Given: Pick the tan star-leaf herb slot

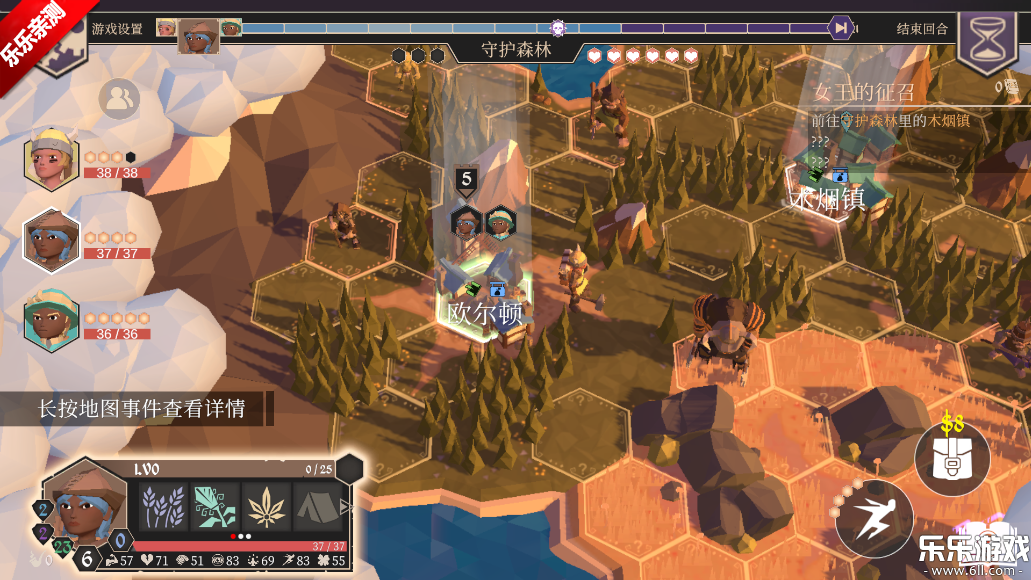Looking at the screenshot, I should point(267,507).
